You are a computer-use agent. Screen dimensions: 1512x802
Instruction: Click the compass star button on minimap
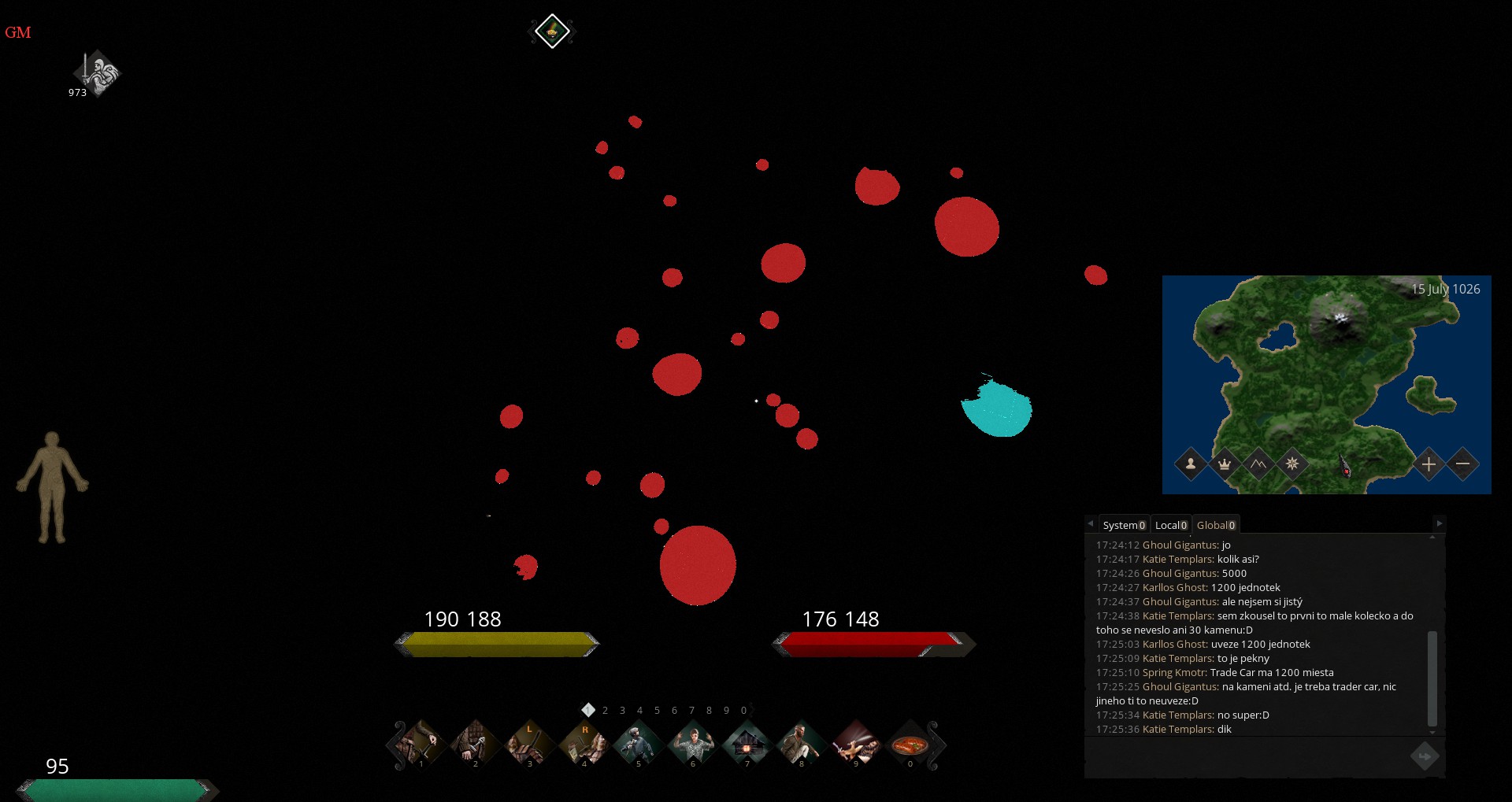[x=1292, y=464]
